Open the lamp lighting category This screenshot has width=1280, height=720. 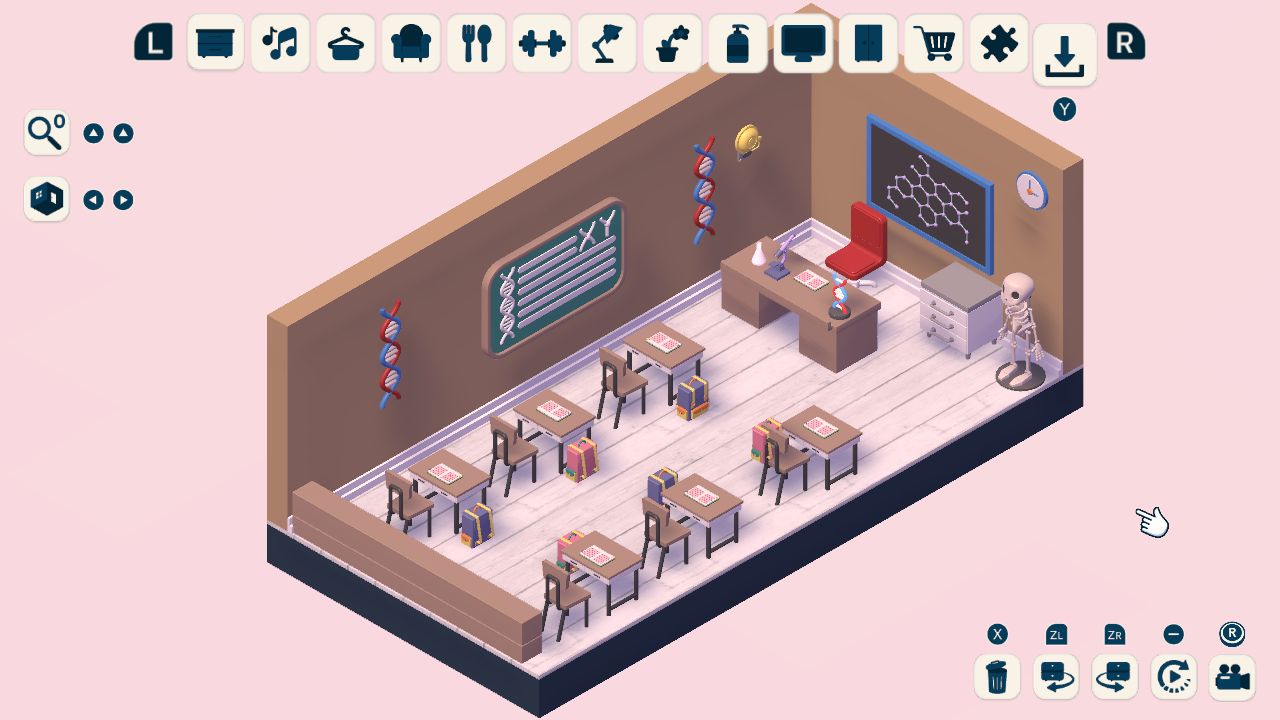tap(606, 43)
